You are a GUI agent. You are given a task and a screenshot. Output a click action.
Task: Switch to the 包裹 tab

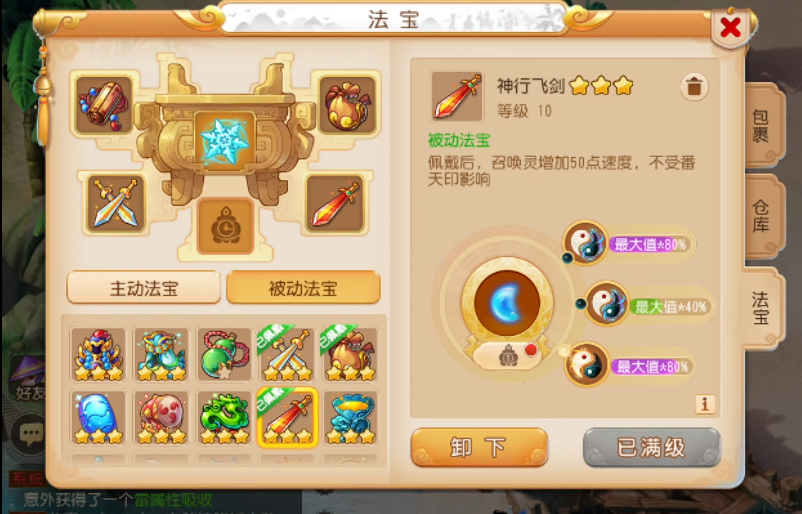point(762,125)
